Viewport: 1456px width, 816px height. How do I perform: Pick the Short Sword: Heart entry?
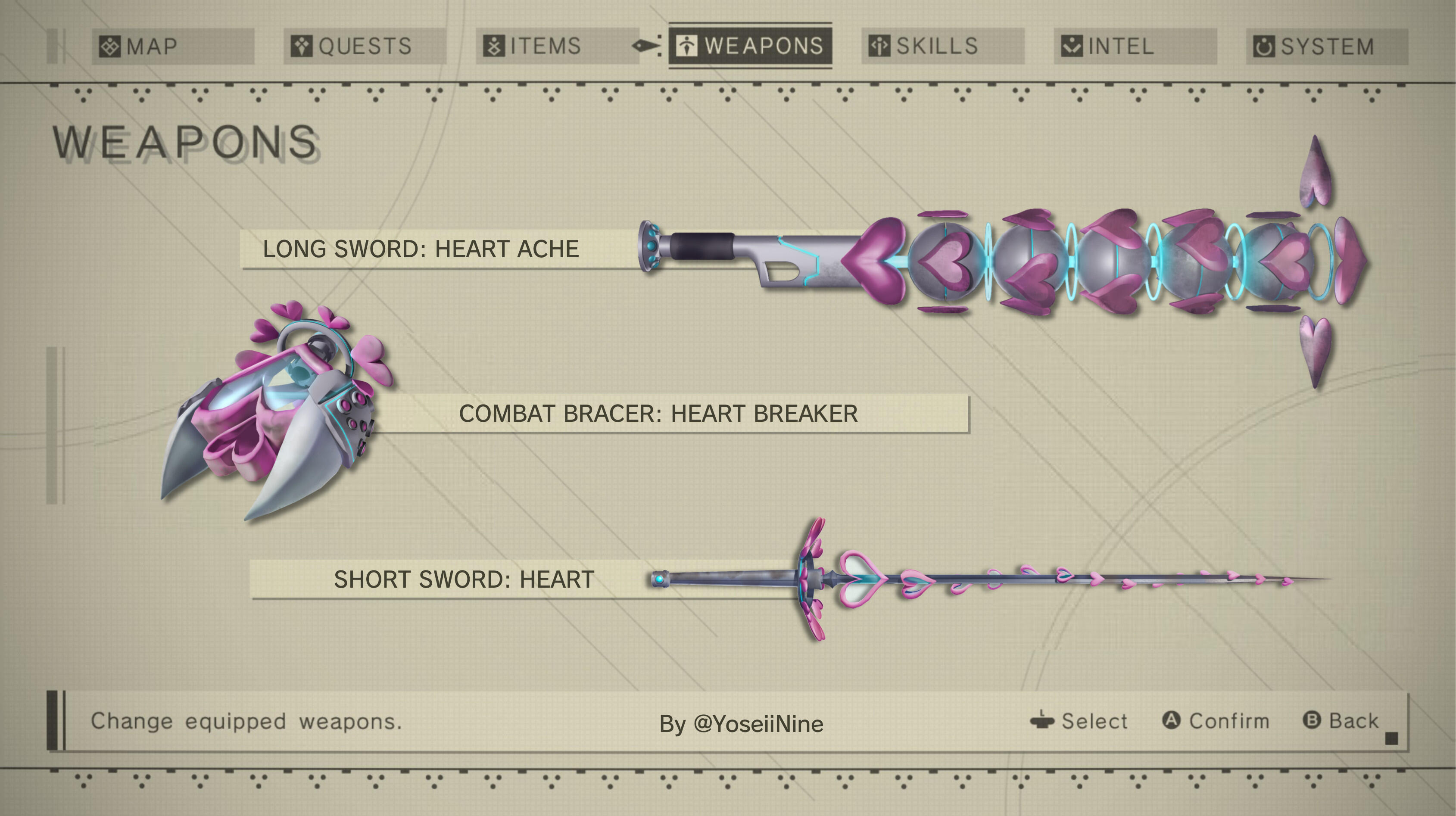coord(464,579)
